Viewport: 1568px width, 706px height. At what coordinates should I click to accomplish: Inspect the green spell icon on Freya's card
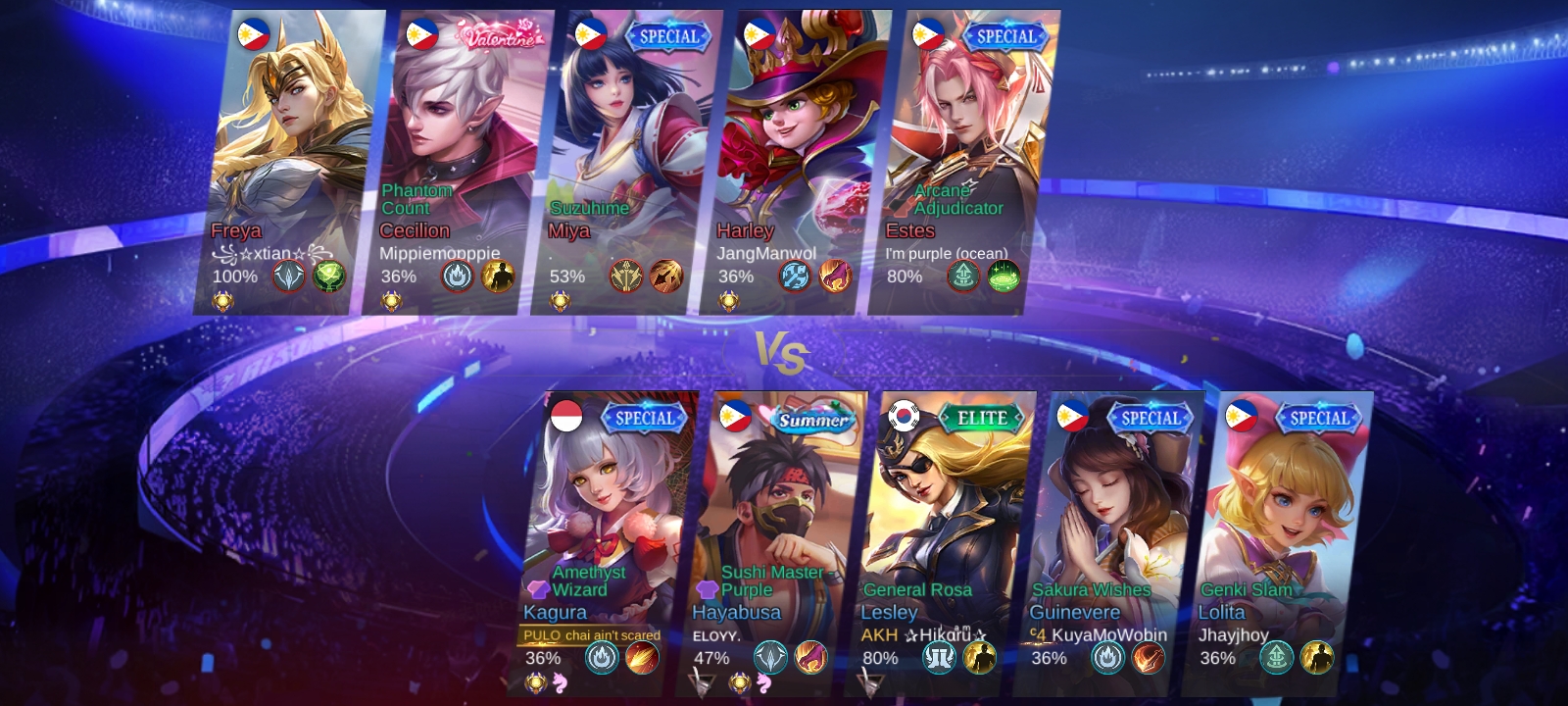(329, 277)
